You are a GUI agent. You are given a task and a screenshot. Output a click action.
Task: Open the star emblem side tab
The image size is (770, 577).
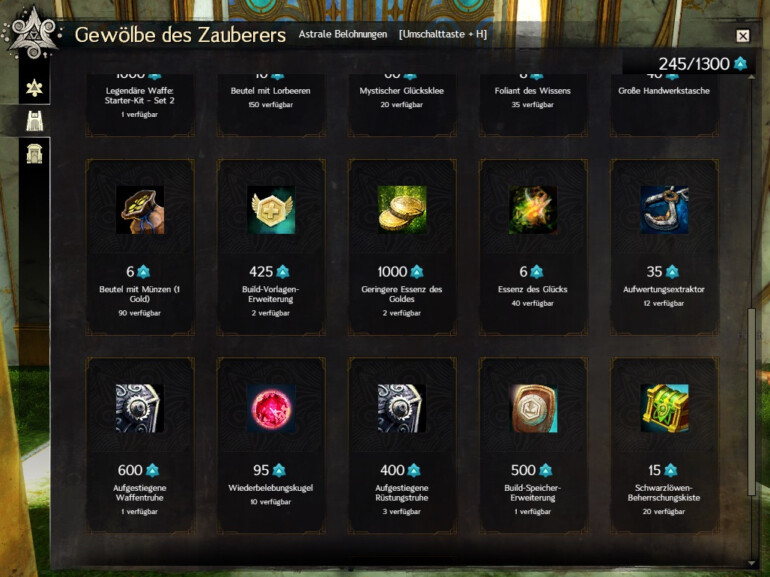pos(33,86)
